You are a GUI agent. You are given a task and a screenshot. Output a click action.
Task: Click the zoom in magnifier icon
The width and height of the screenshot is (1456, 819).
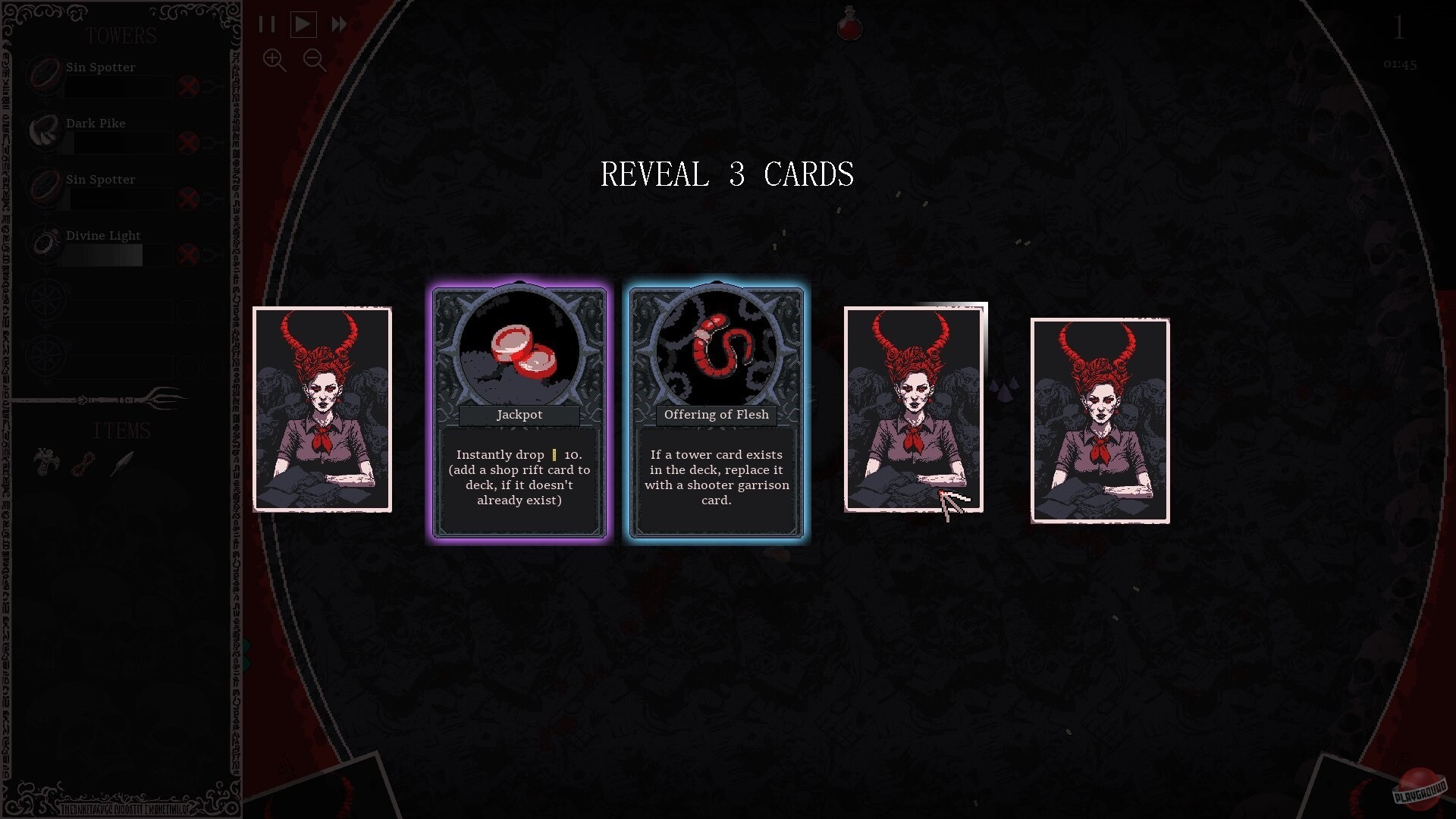(275, 61)
